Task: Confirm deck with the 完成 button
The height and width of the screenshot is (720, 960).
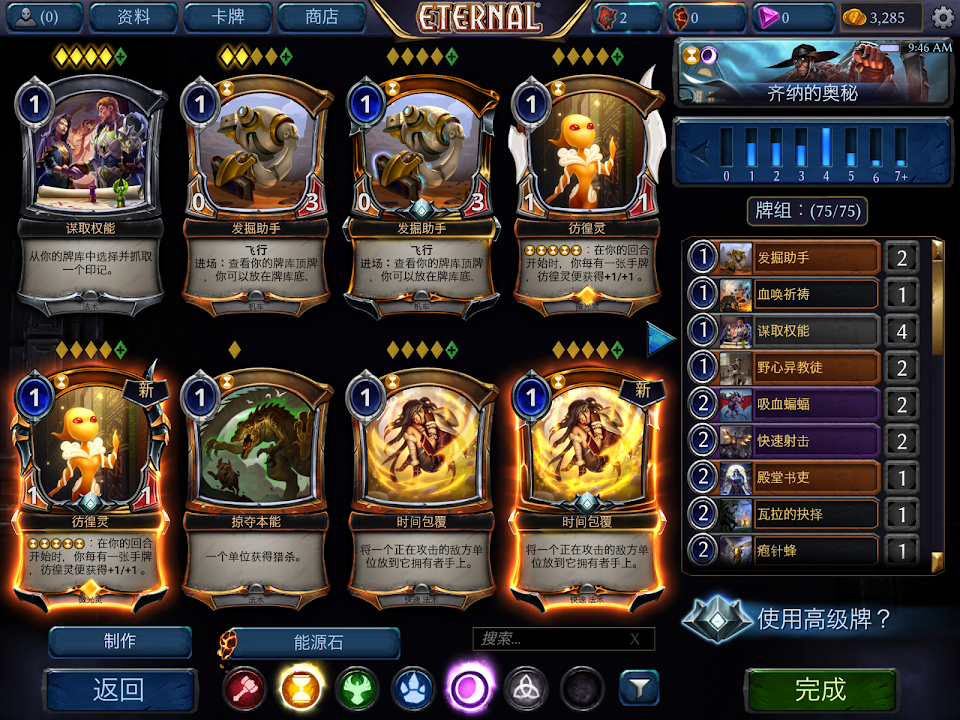Action: tap(820, 689)
